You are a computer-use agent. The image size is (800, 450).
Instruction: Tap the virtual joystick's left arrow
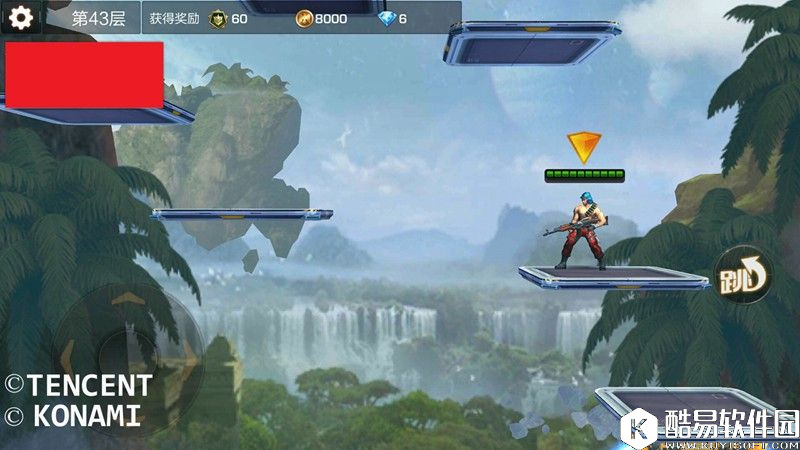point(69,354)
